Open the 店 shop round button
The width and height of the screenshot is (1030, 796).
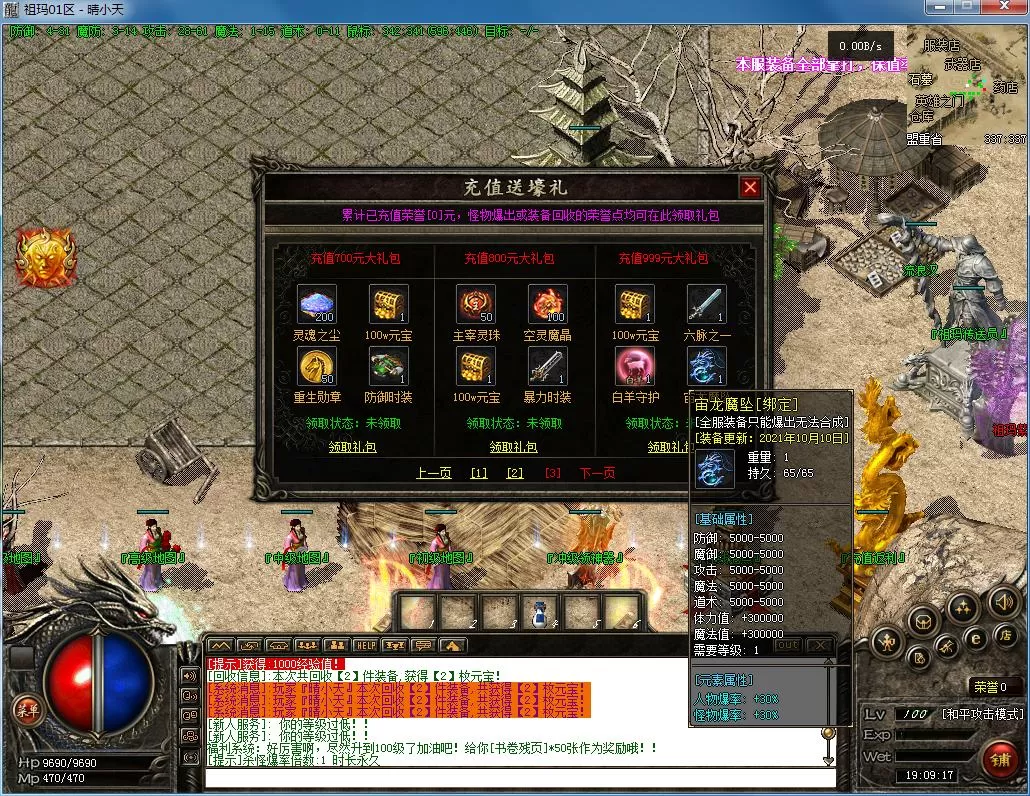[1003, 635]
